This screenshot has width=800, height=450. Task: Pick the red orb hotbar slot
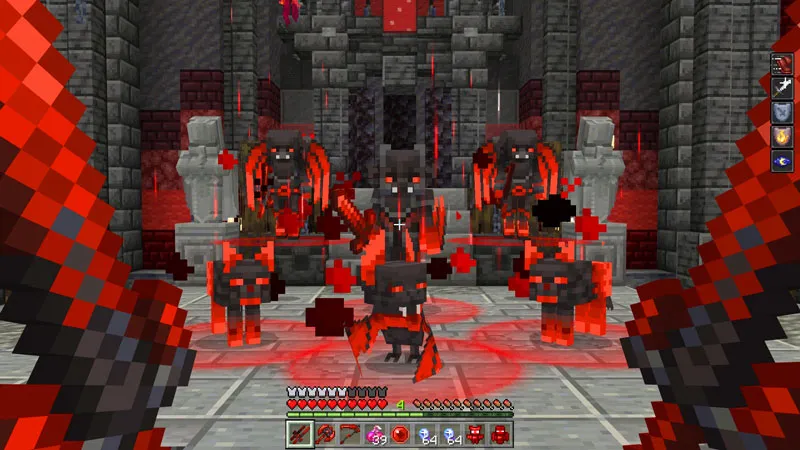tap(400, 433)
